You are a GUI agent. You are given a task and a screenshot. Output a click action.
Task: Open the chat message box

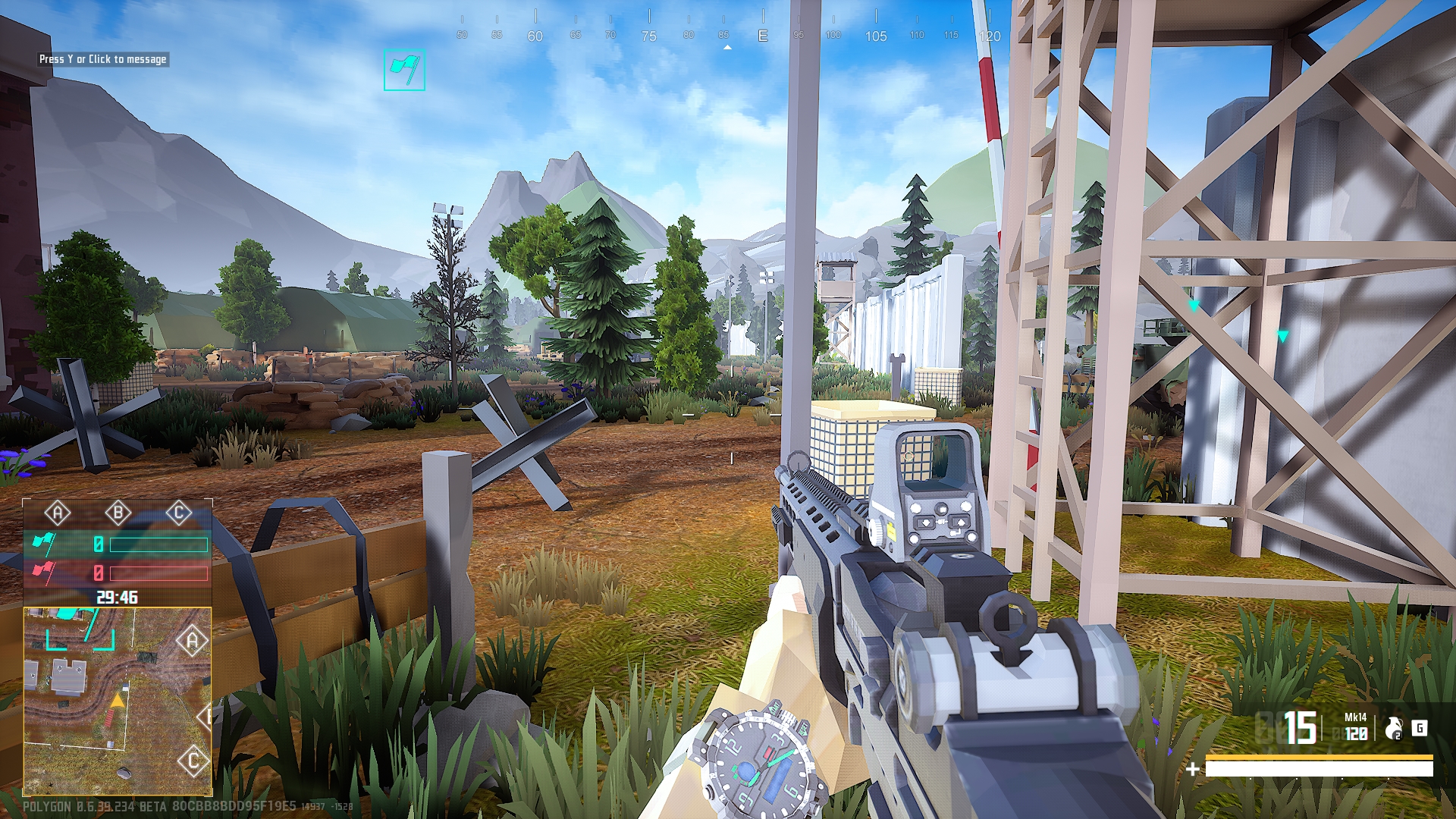pyautogui.click(x=102, y=59)
